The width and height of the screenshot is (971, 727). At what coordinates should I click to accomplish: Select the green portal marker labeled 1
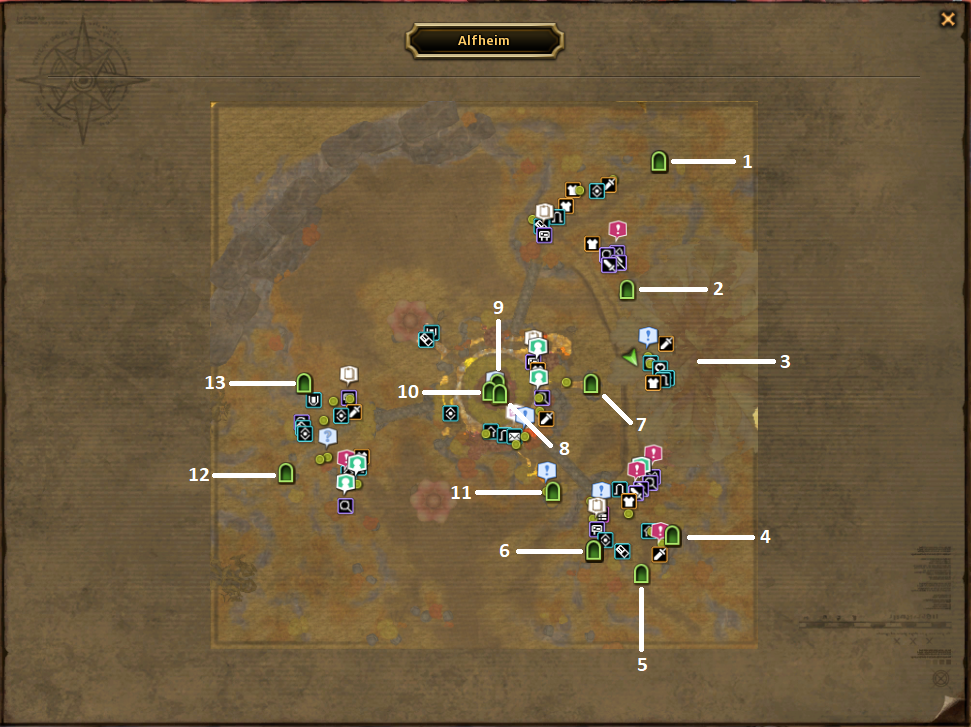click(659, 161)
